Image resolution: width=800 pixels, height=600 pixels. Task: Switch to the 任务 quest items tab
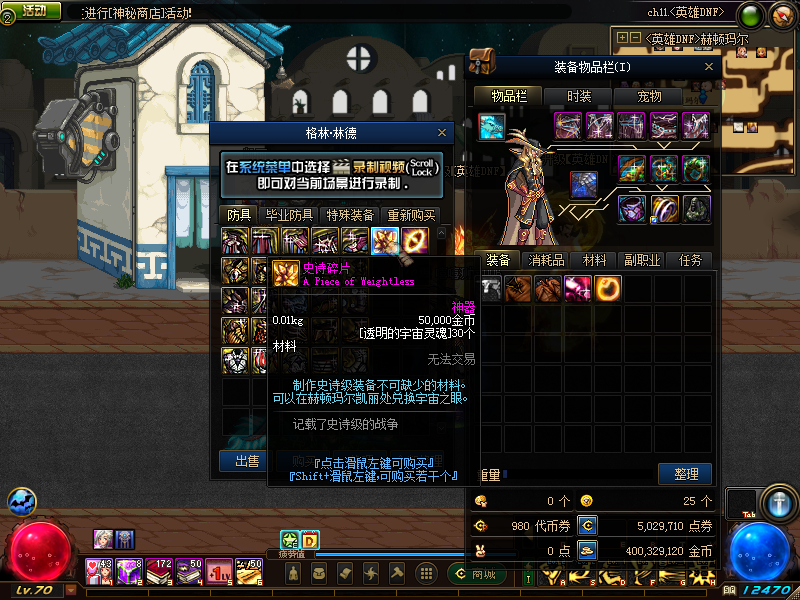[x=690, y=260]
